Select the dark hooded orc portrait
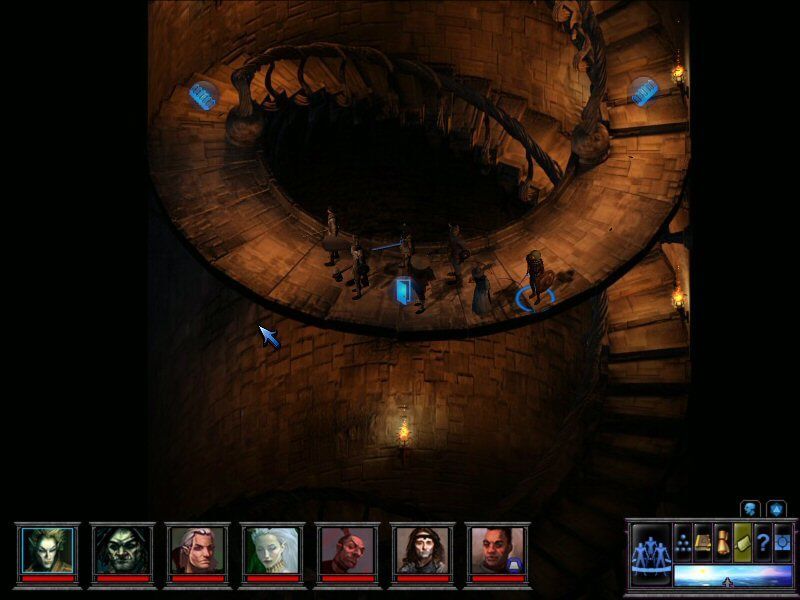800x600 pixels. click(x=122, y=550)
